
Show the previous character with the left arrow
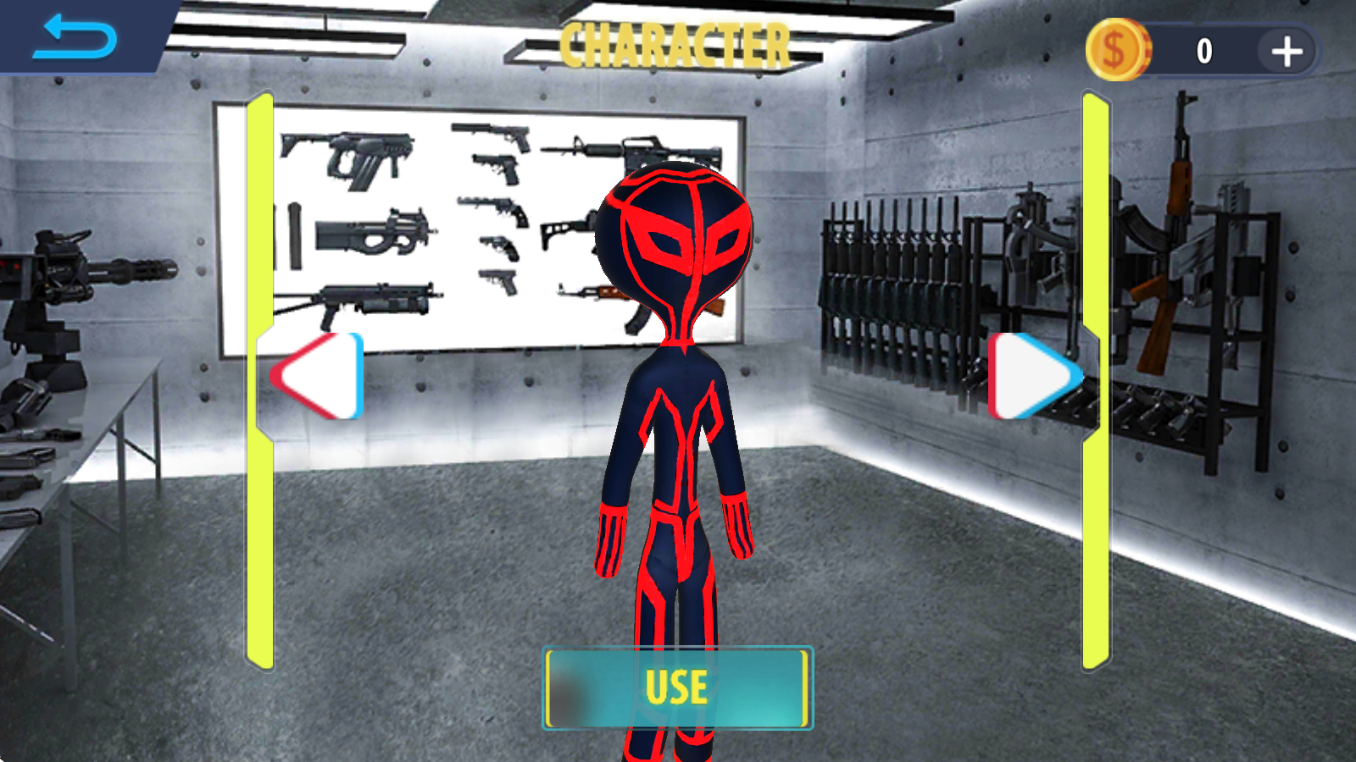pyautogui.click(x=318, y=375)
